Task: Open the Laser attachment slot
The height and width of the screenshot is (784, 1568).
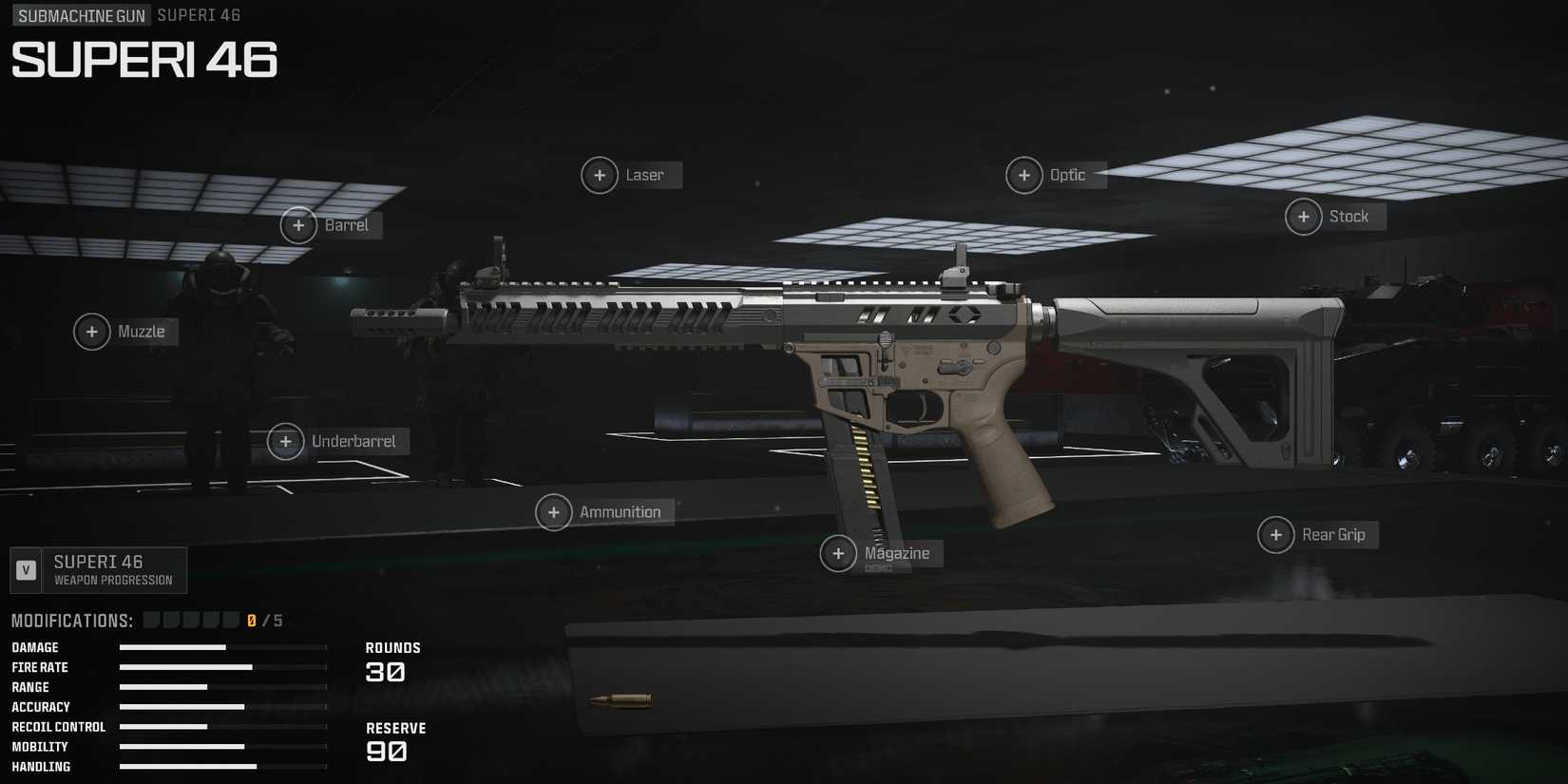Action: coord(600,175)
